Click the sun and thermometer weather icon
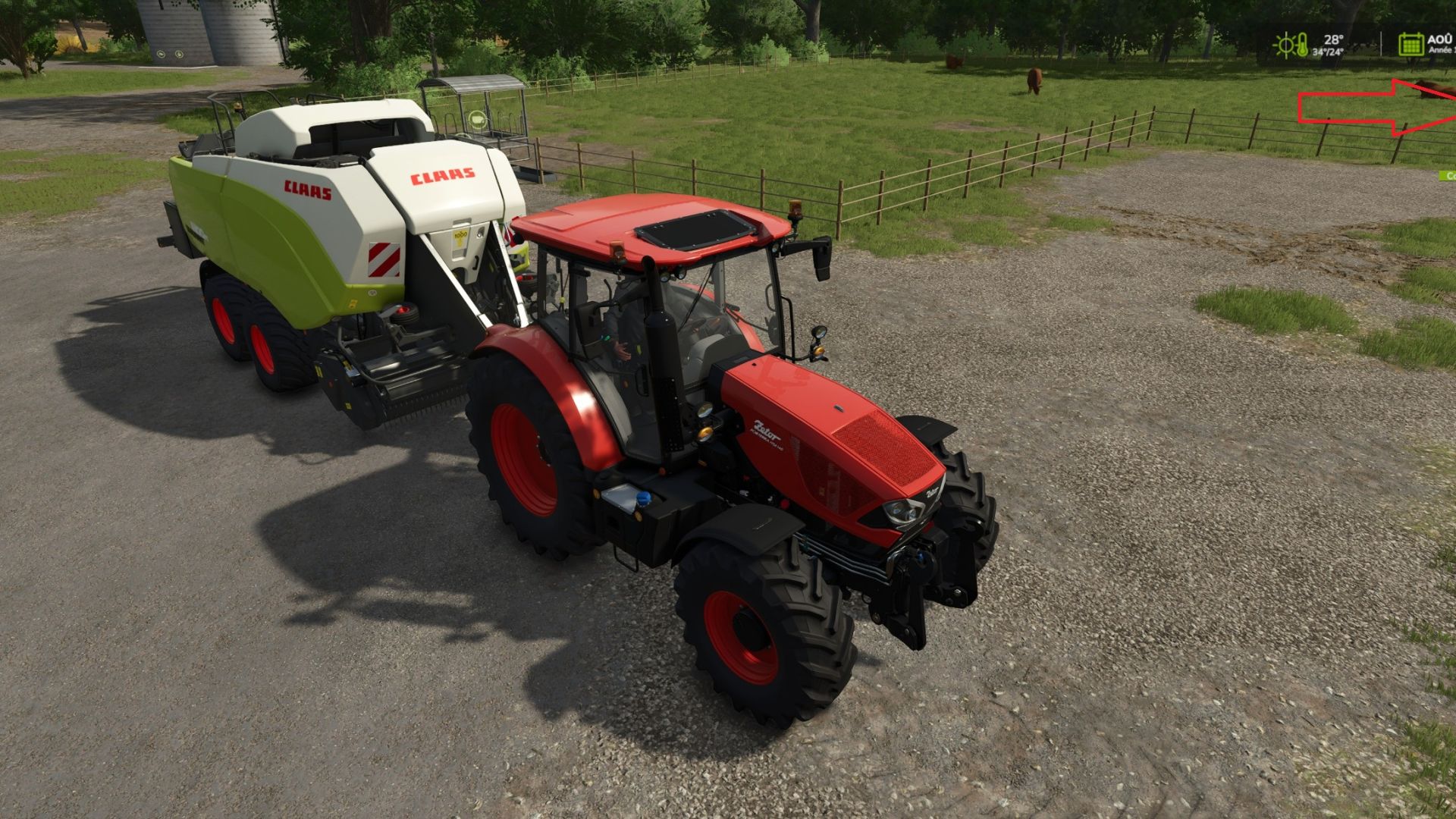The image size is (1456, 819). [1290, 45]
